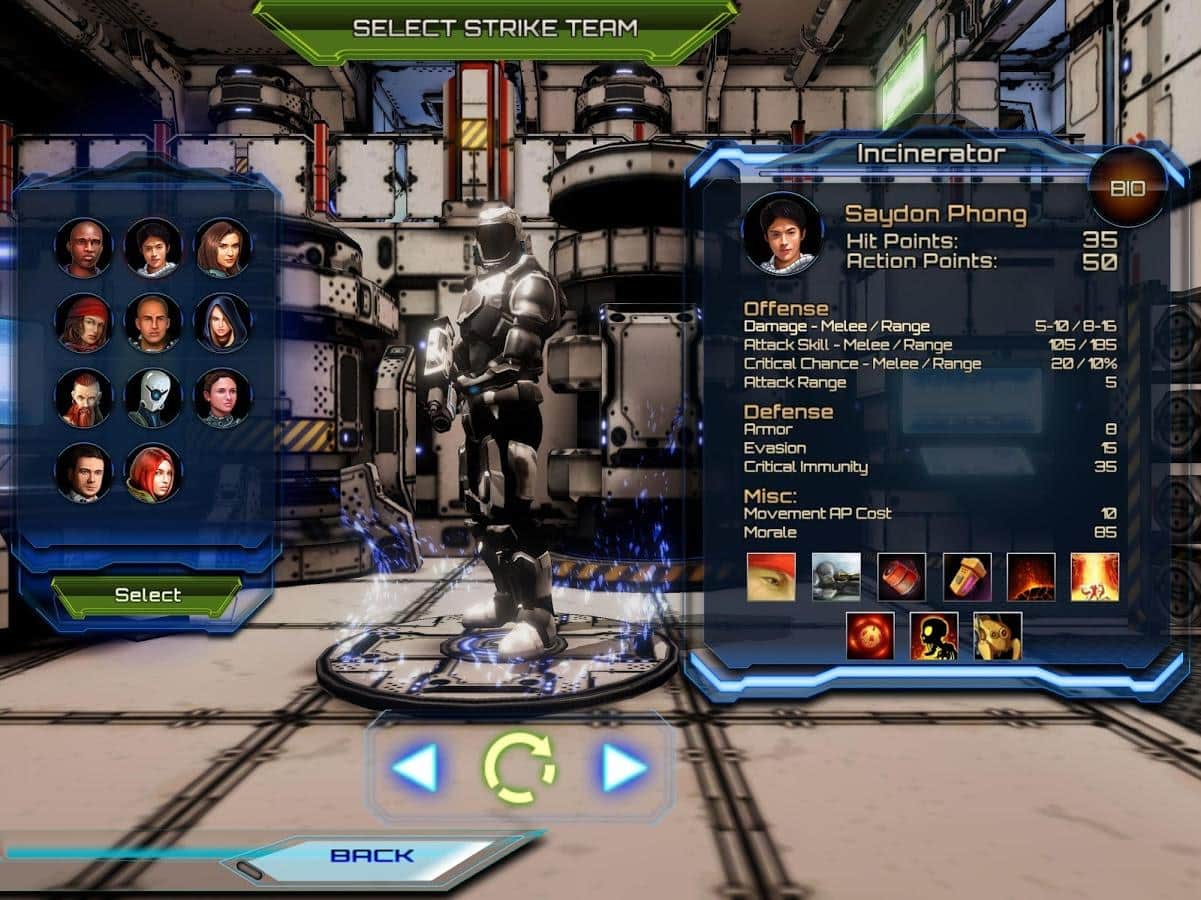1201x900 pixels.
Task: Rotate the character model with circular arrow
Action: tap(519, 768)
